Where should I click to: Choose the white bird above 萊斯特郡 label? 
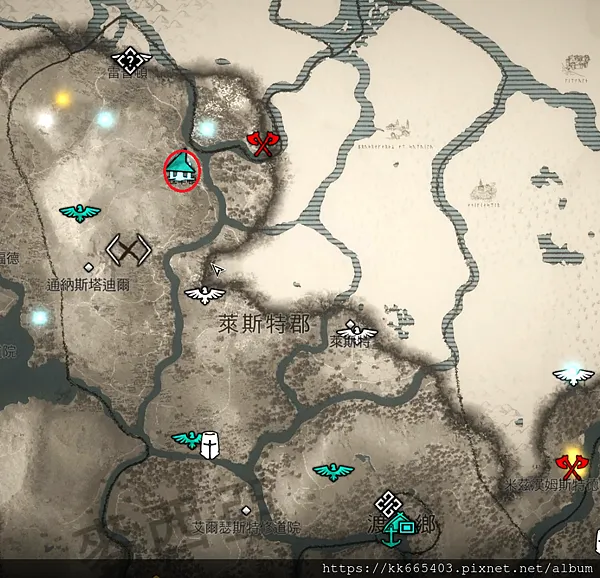[x=205, y=295]
